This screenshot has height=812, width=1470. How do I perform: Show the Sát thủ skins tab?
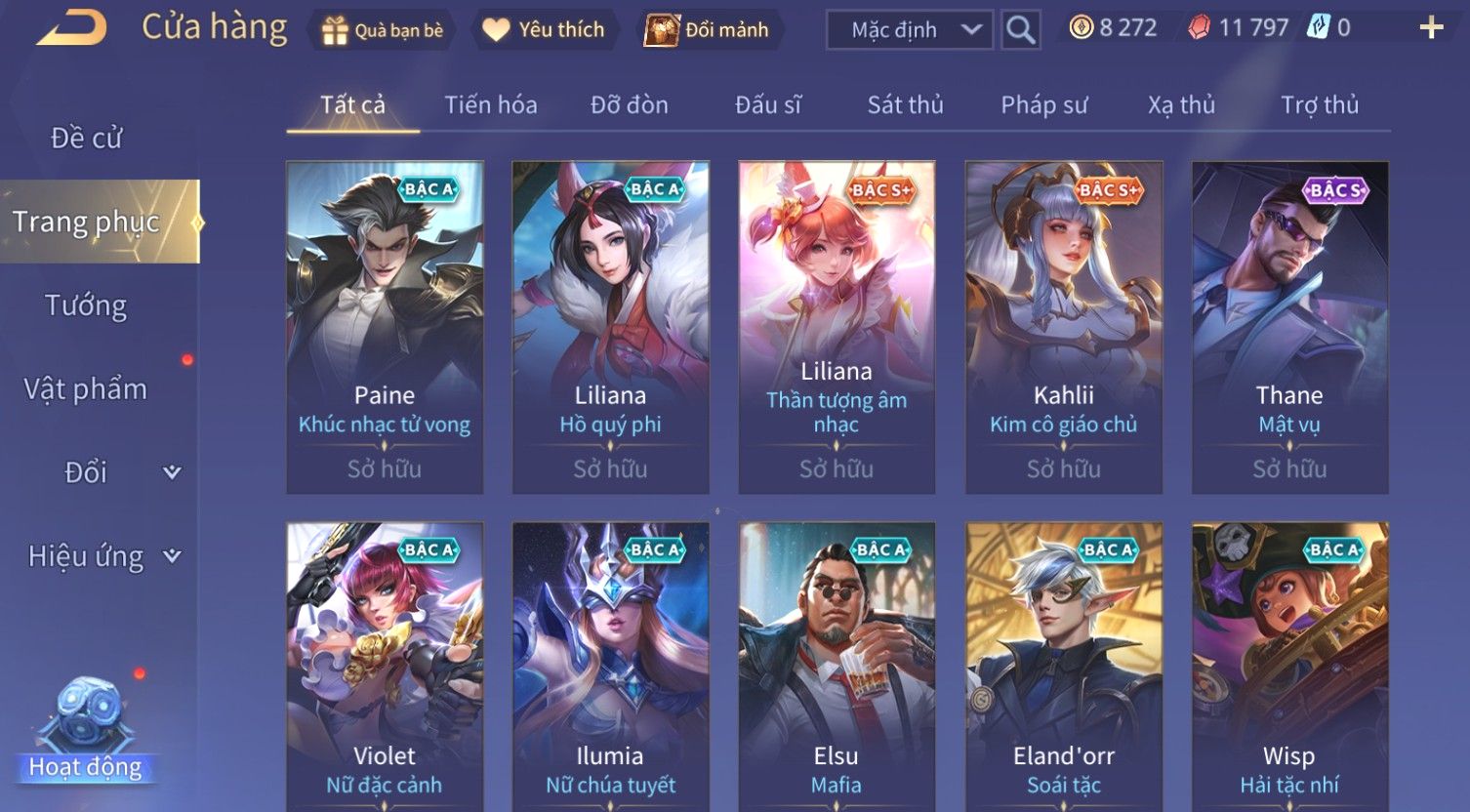click(905, 105)
